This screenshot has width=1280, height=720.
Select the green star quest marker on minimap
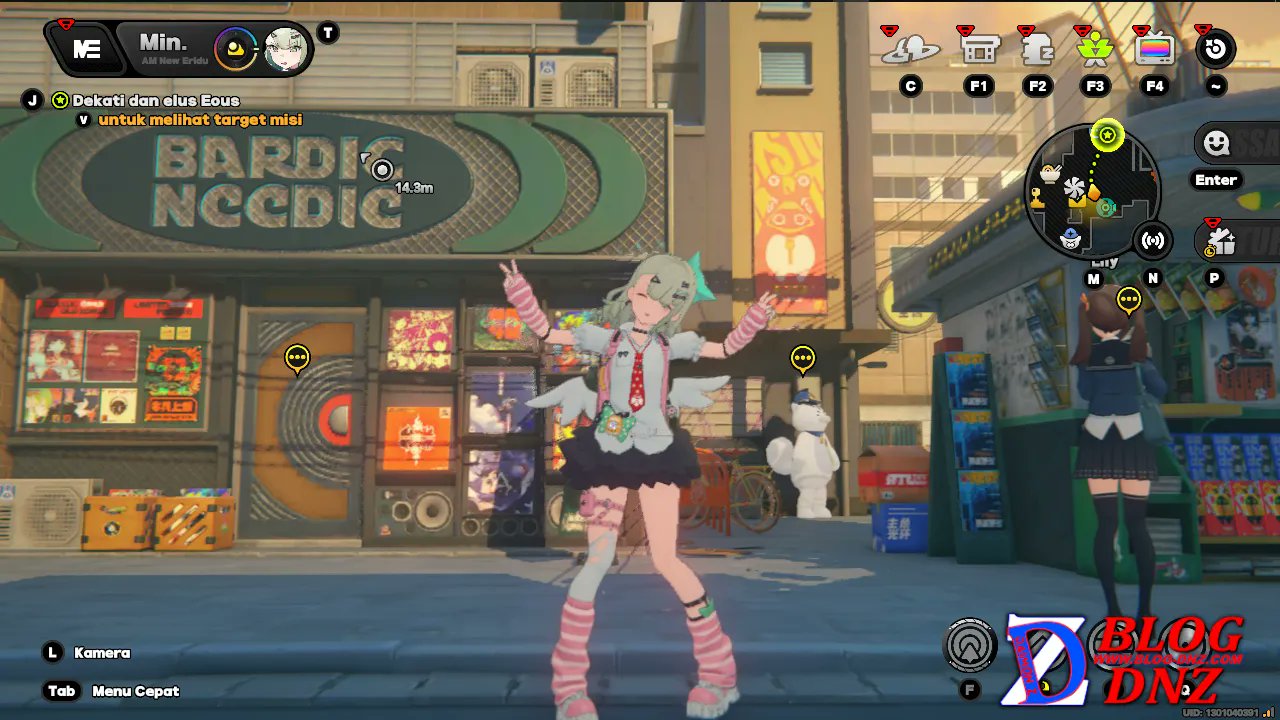coord(1107,134)
